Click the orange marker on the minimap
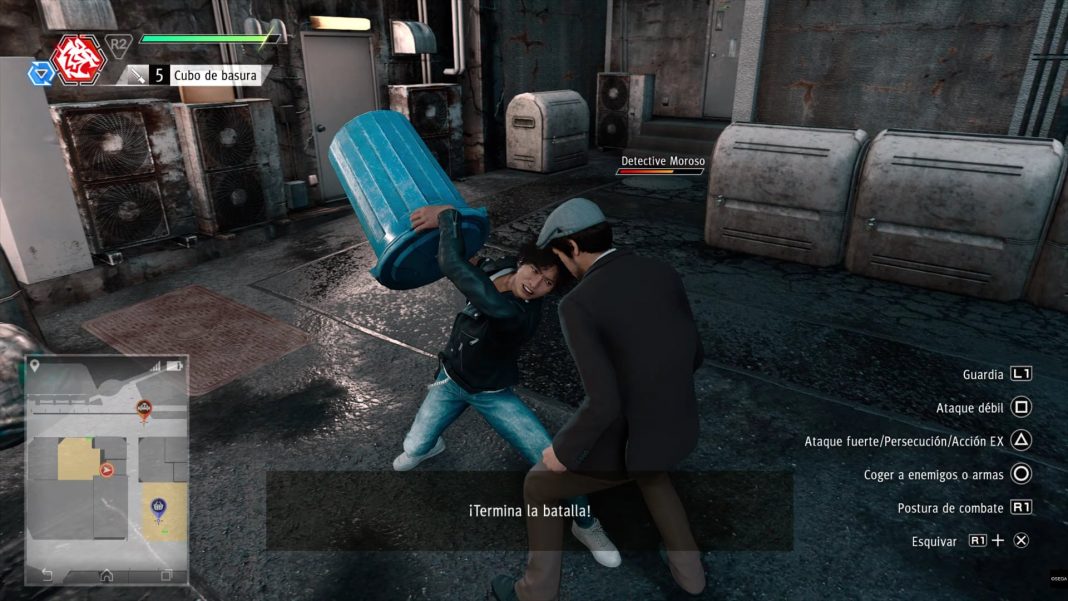Screen dimensions: 1068x601 (144, 408)
